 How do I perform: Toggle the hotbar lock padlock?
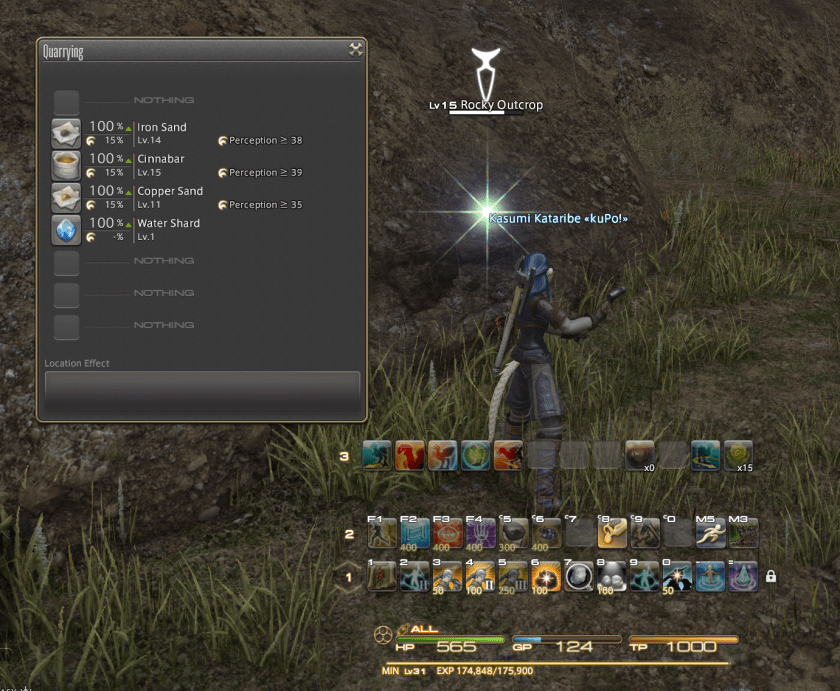[x=770, y=577]
